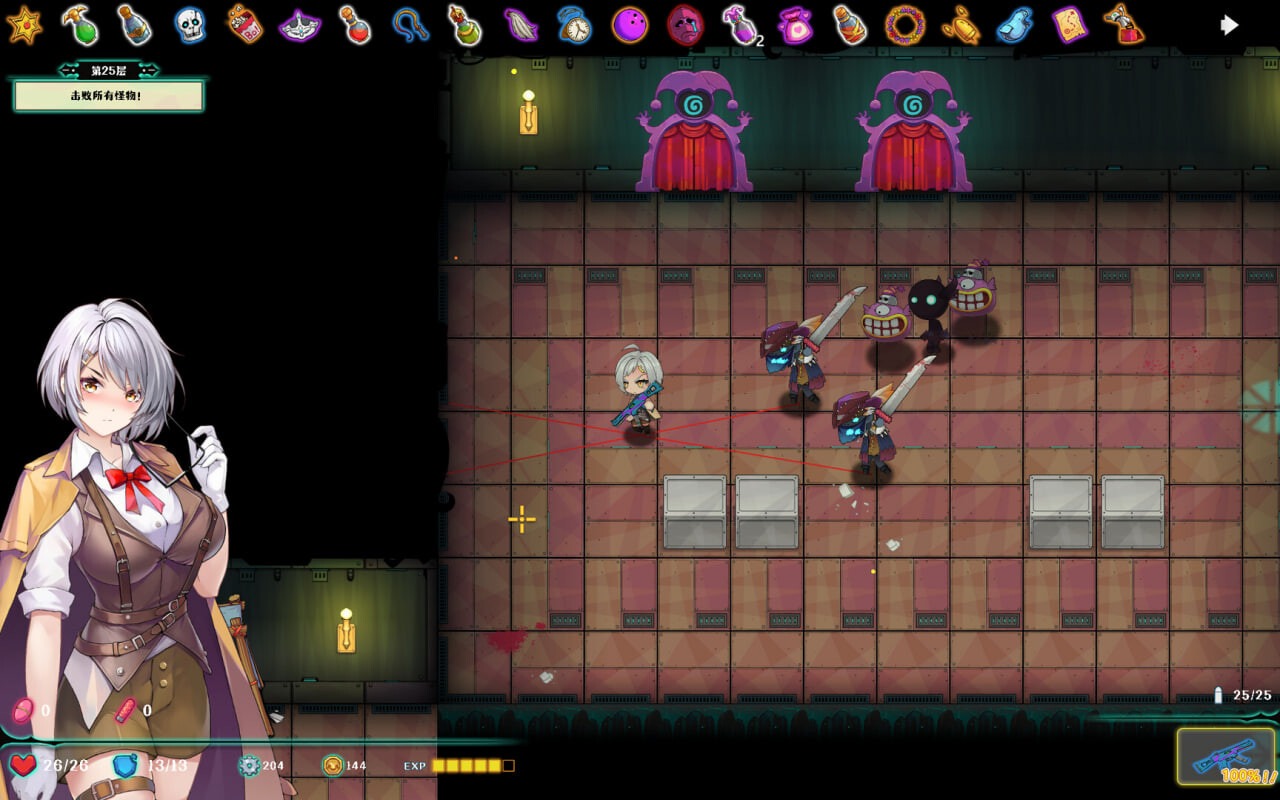The width and height of the screenshot is (1280, 800).
Task: Select the purple jeweled tiara item
Action: pyautogui.click(x=299, y=26)
